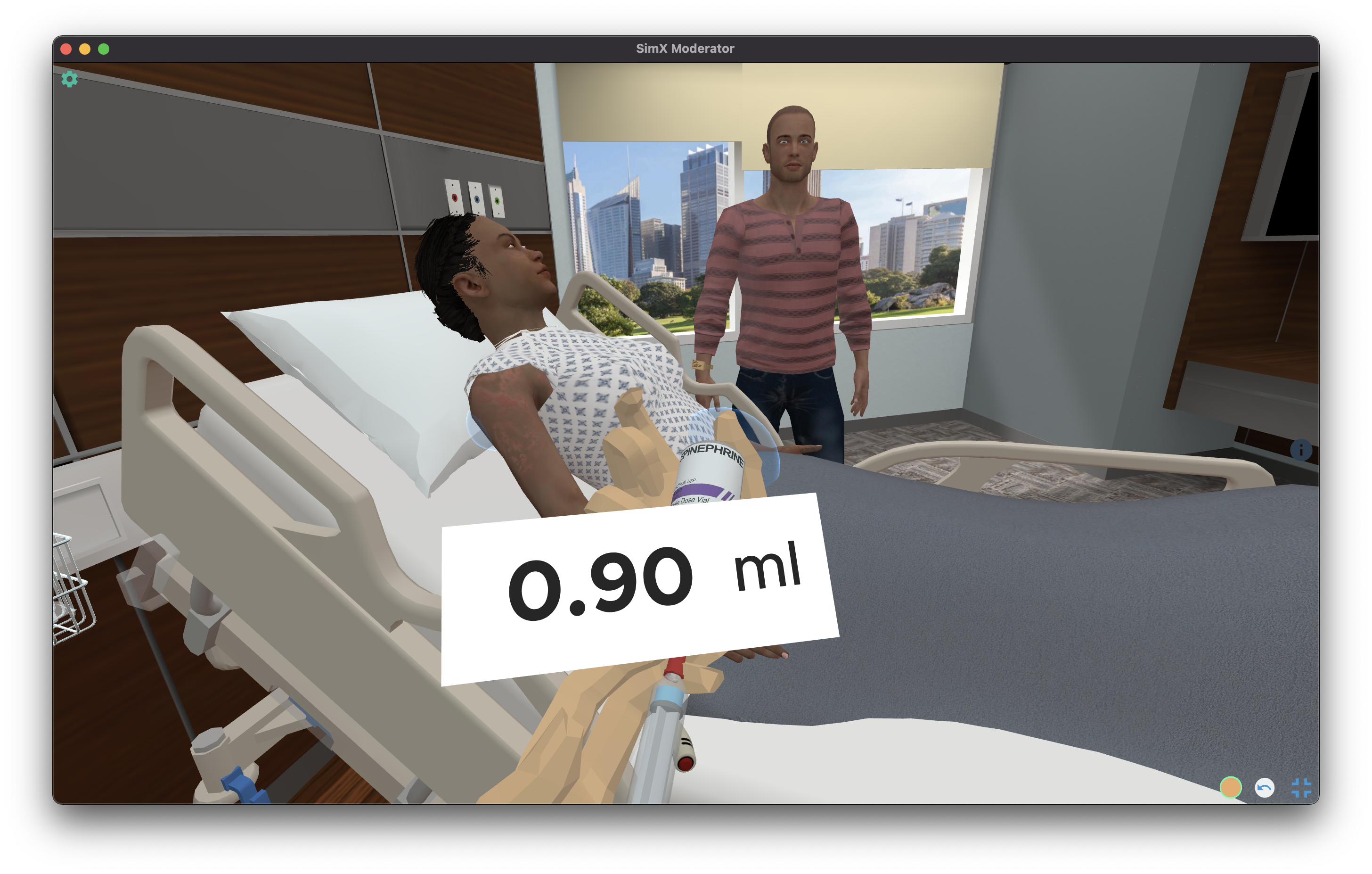
Task: Select the orange circle with green outline
Action: tap(1230, 787)
